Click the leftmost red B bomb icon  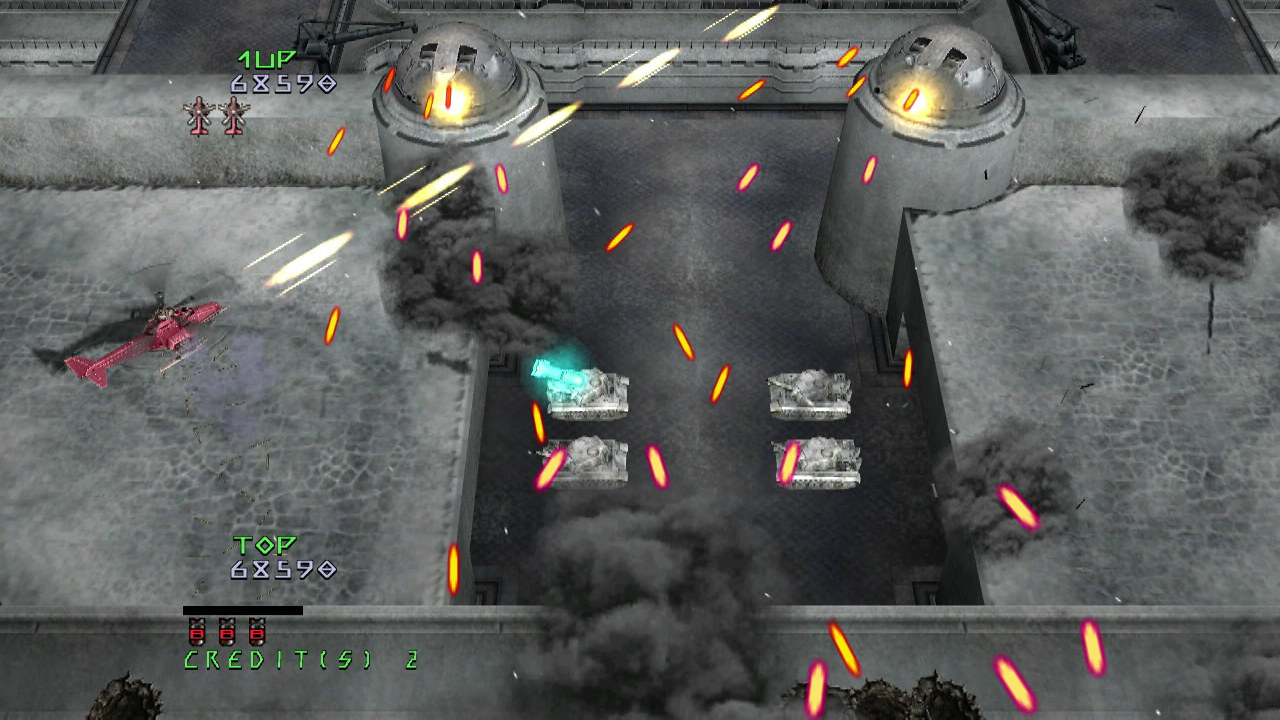196,633
